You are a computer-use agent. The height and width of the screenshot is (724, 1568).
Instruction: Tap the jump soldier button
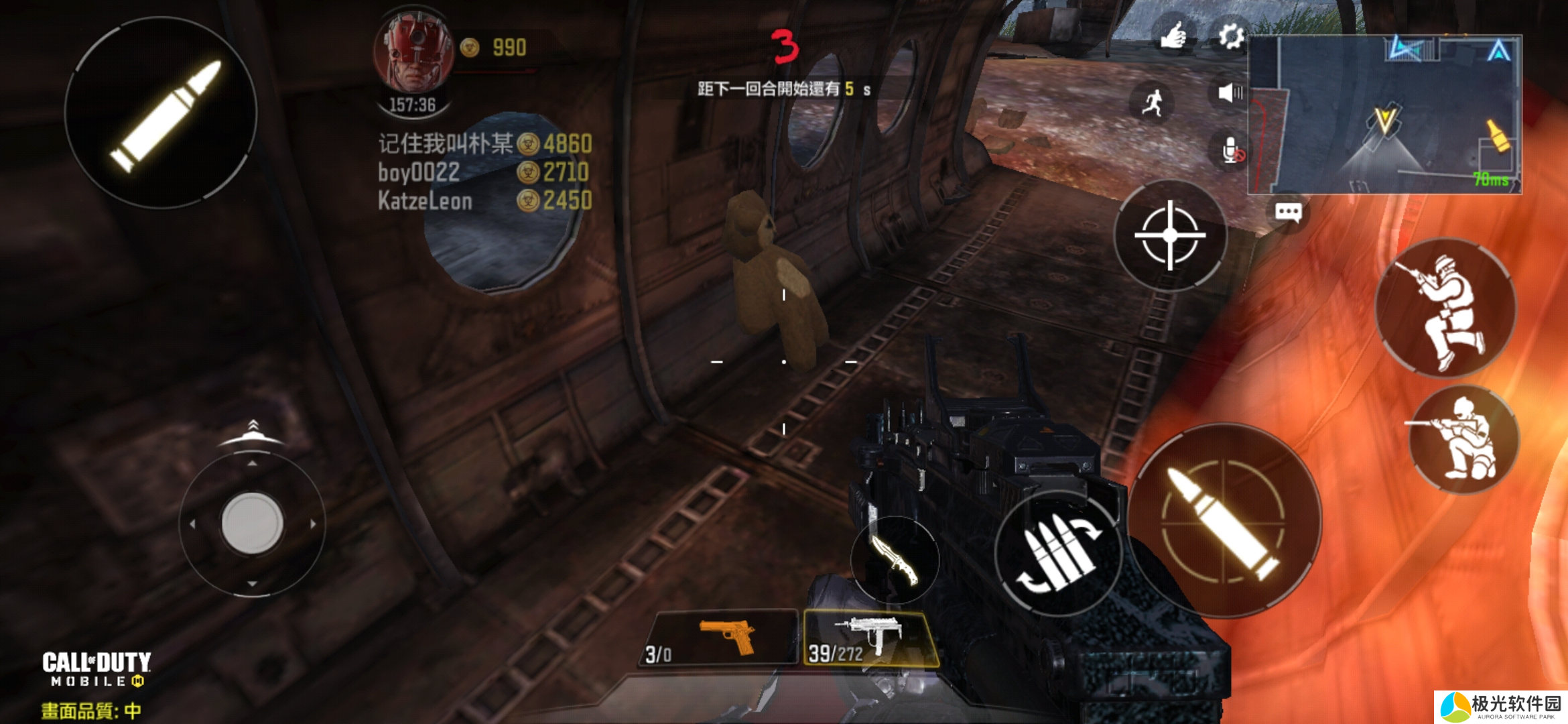pyautogui.click(x=1445, y=308)
